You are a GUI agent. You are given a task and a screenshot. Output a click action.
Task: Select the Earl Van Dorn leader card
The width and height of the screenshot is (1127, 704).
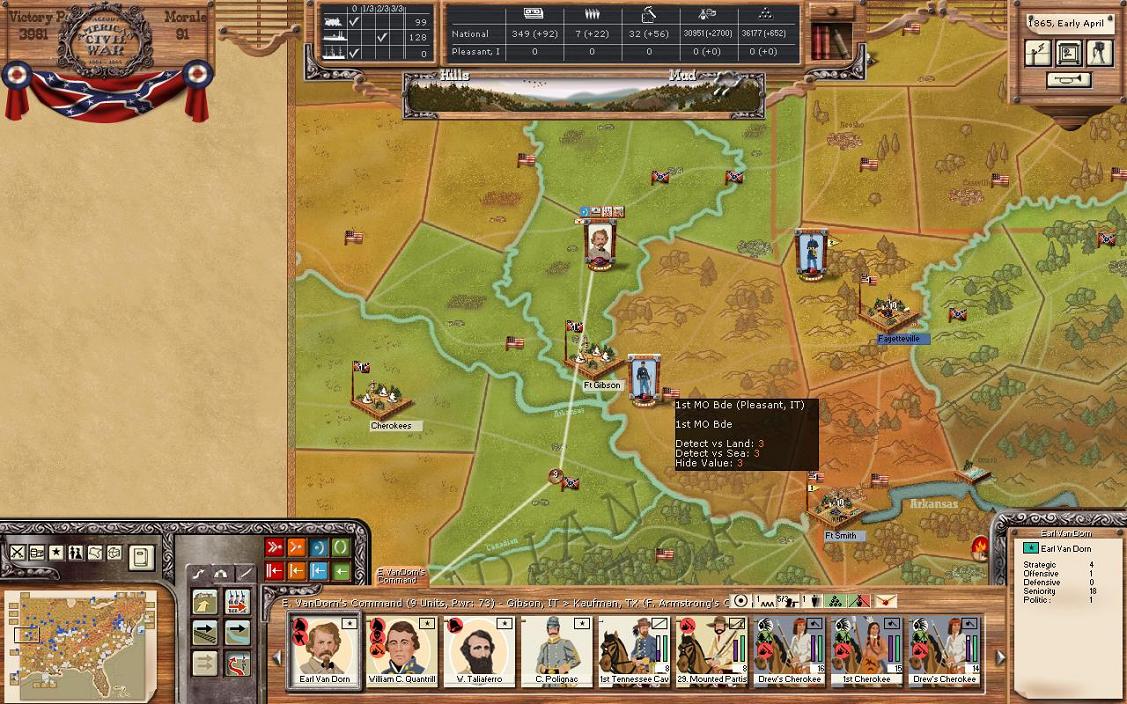[x=323, y=651]
